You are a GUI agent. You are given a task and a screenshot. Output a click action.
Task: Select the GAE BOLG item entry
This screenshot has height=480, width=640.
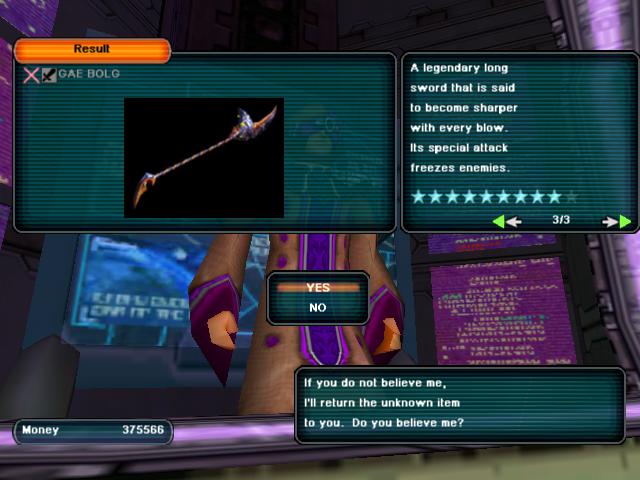(x=82, y=74)
